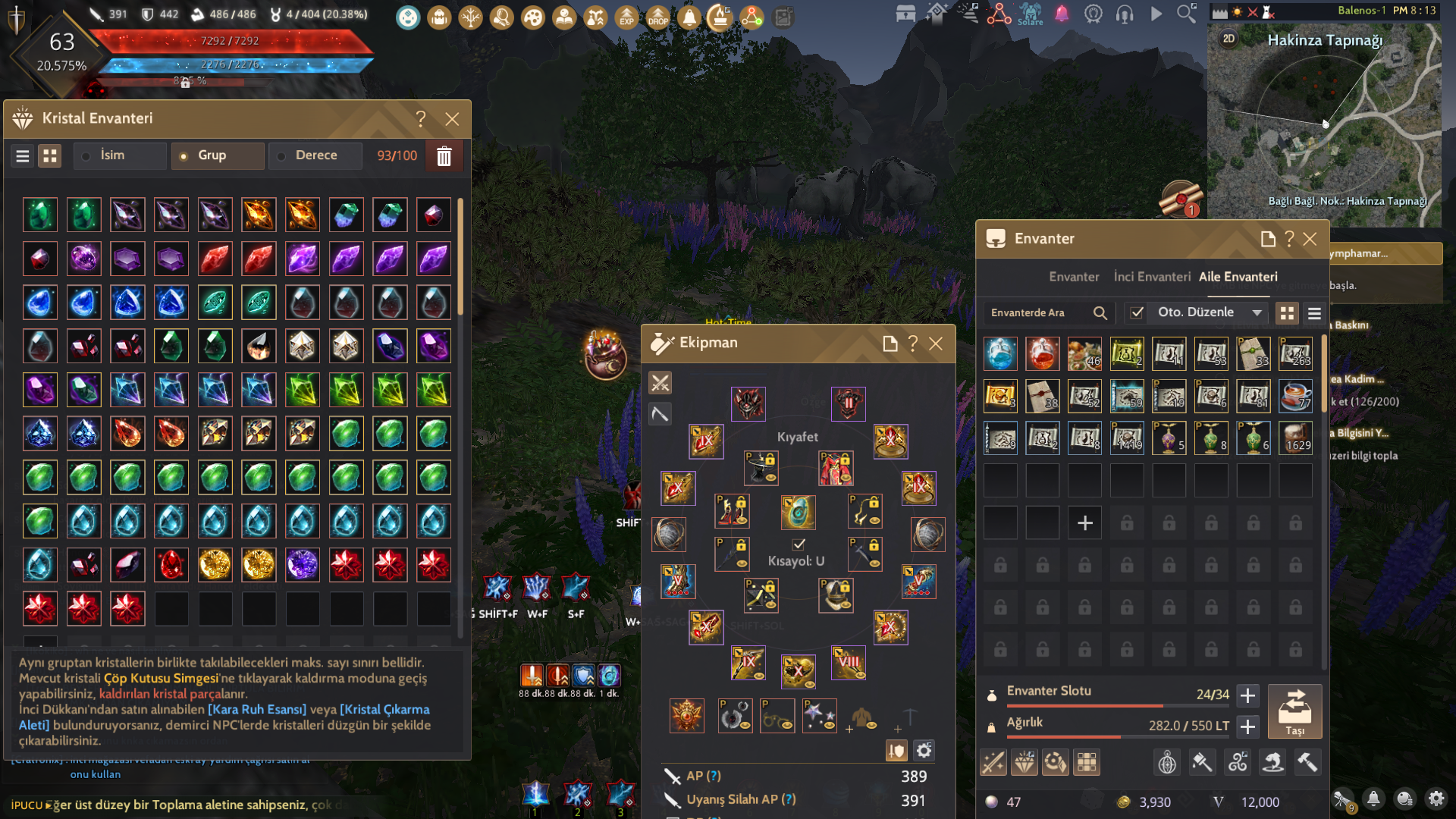Image resolution: width=1456 pixels, height=819 pixels.
Task: Click the Envanterde Ara search field
Action: click(x=1039, y=312)
